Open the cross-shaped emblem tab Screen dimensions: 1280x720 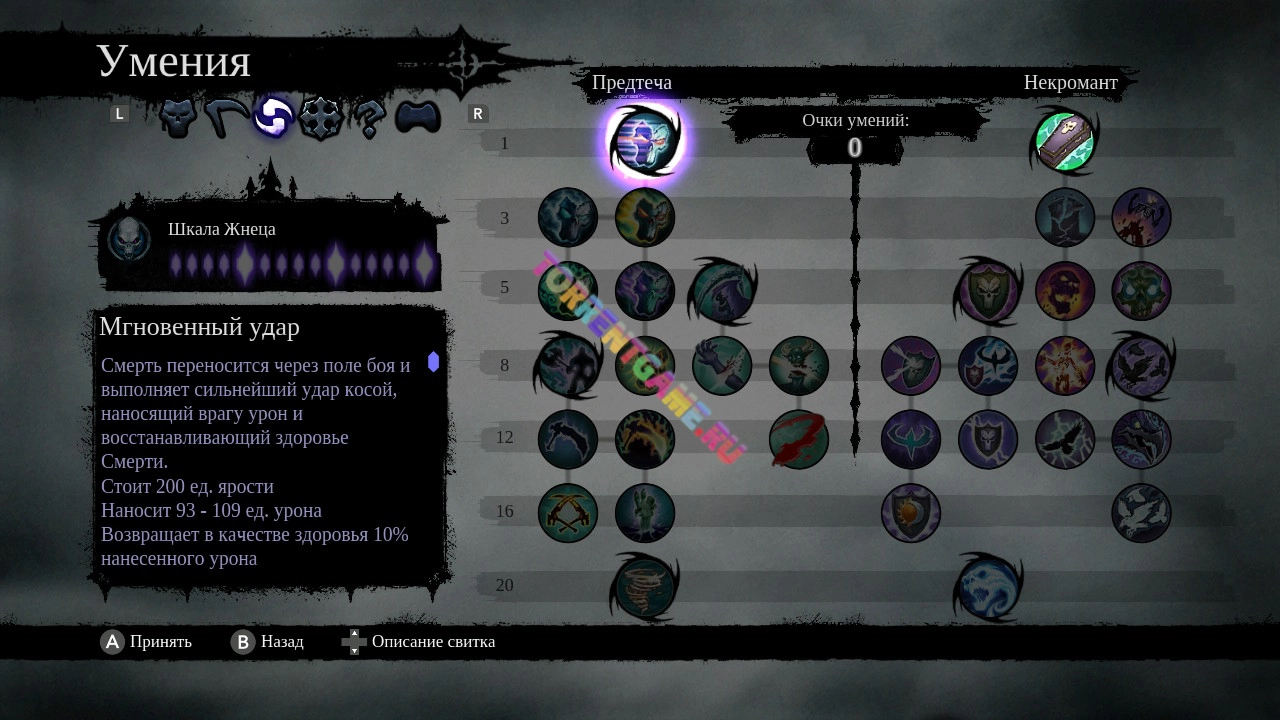pos(321,118)
